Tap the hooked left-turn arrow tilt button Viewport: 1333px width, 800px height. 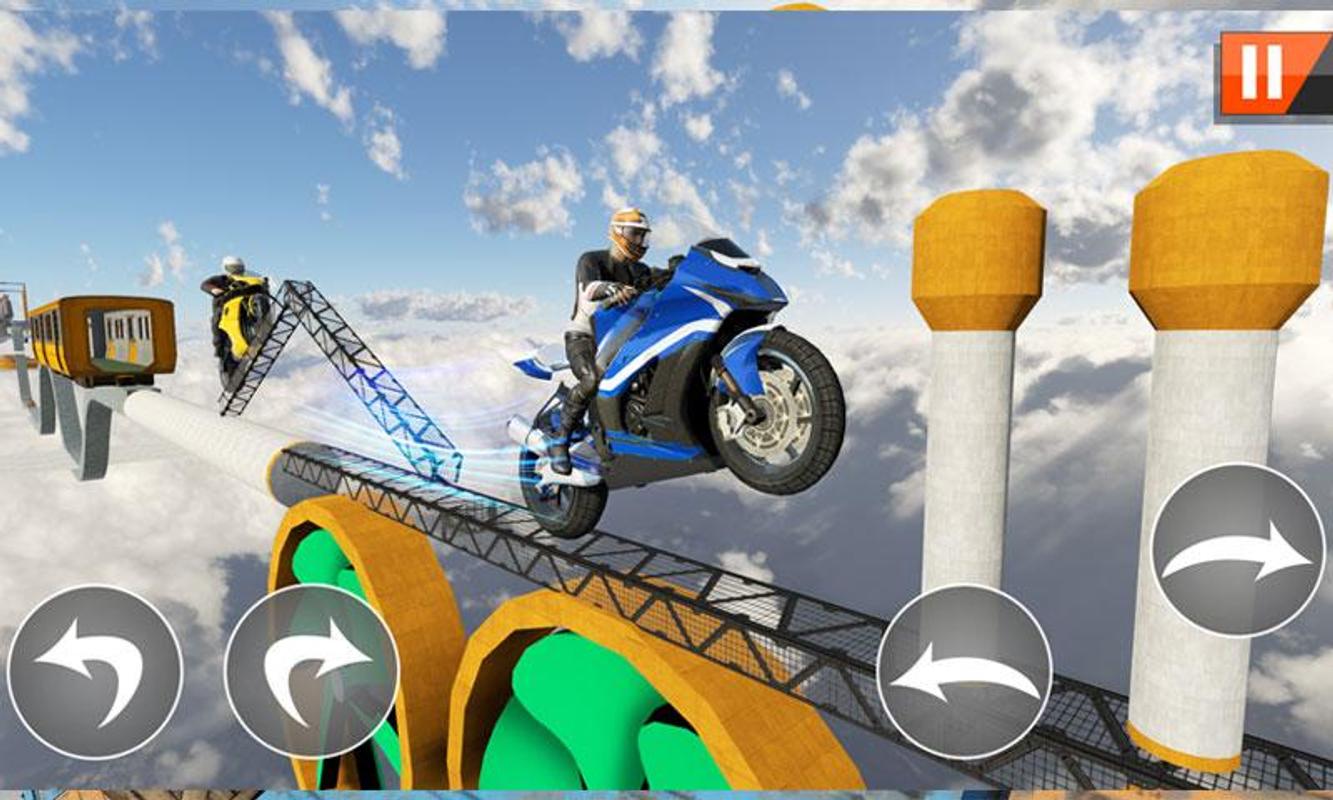(95, 672)
